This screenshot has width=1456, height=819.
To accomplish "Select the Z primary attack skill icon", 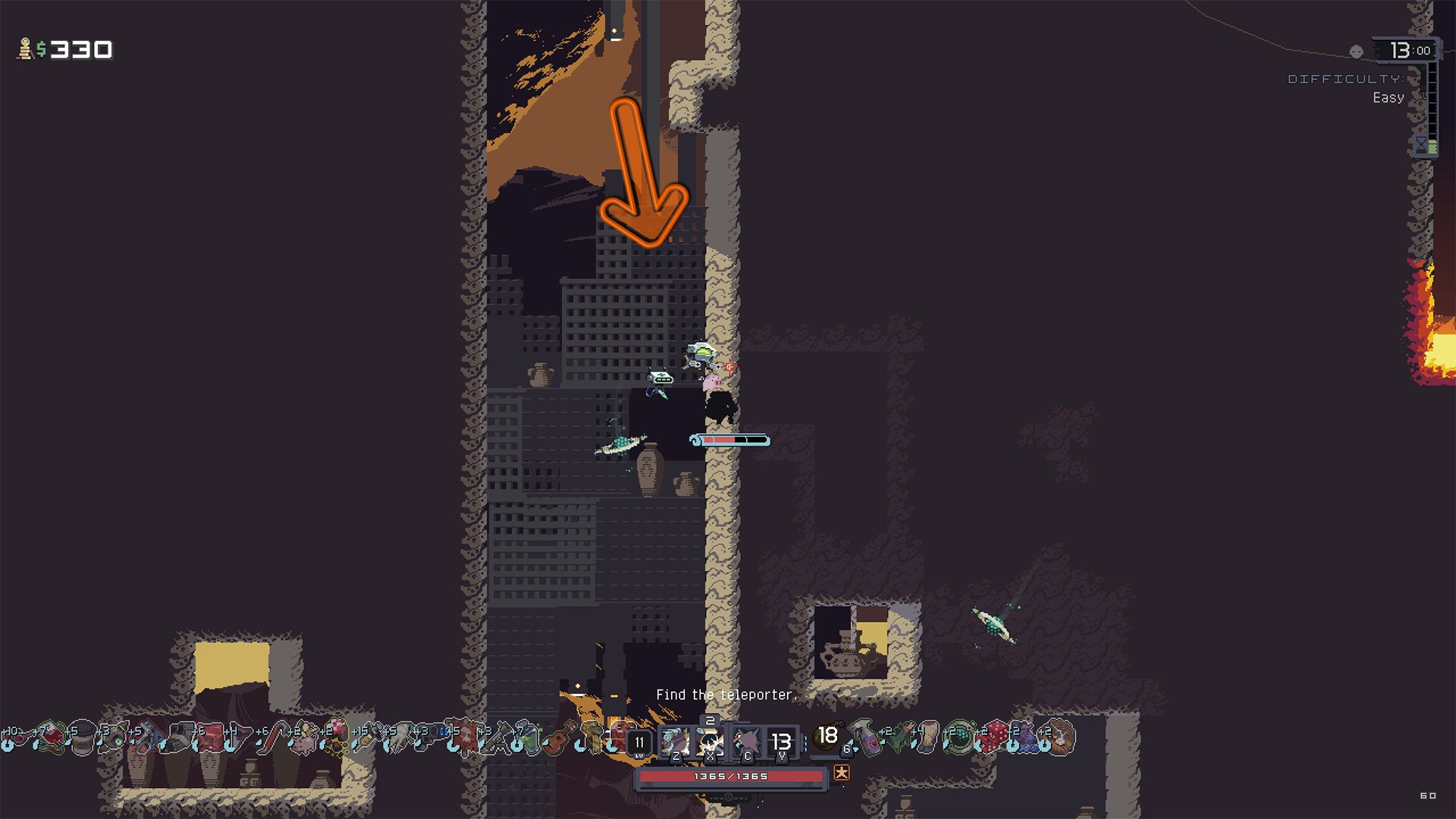I will point(676,742).
